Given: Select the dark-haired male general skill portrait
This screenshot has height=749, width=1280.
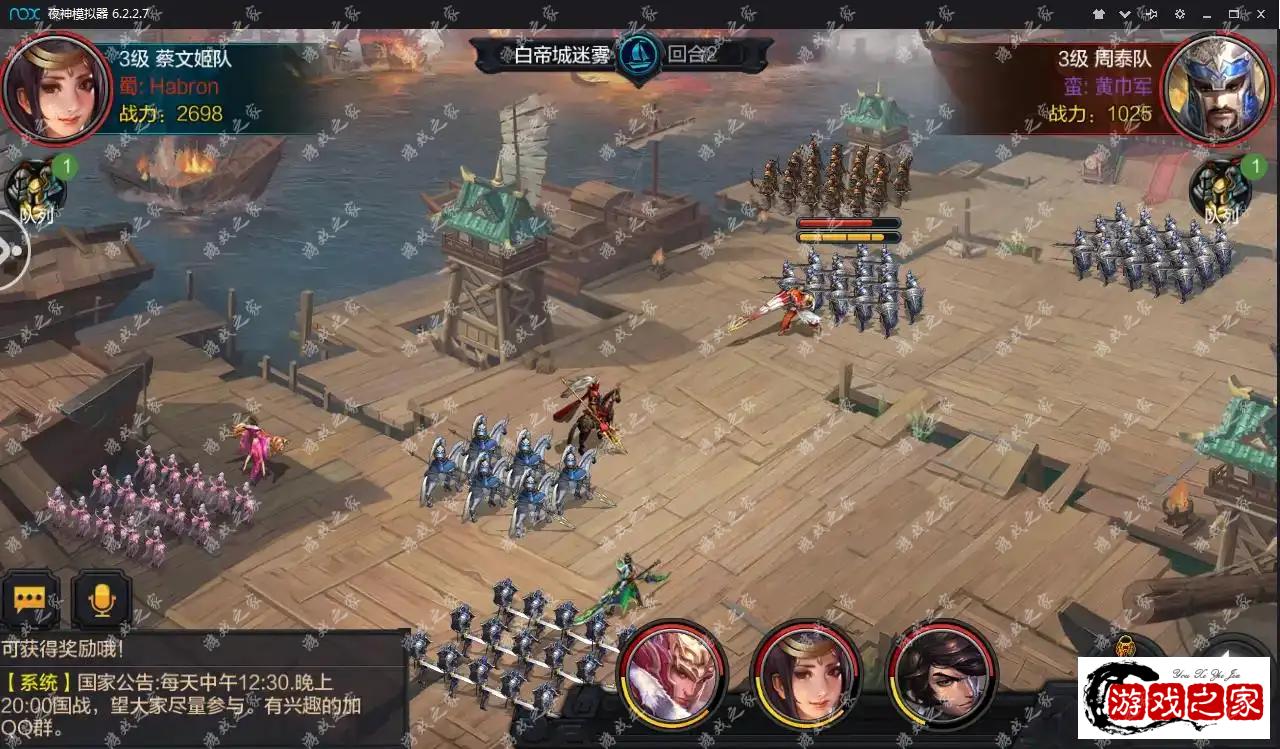Looking at the screenshot, I should [x=943, y=673].
